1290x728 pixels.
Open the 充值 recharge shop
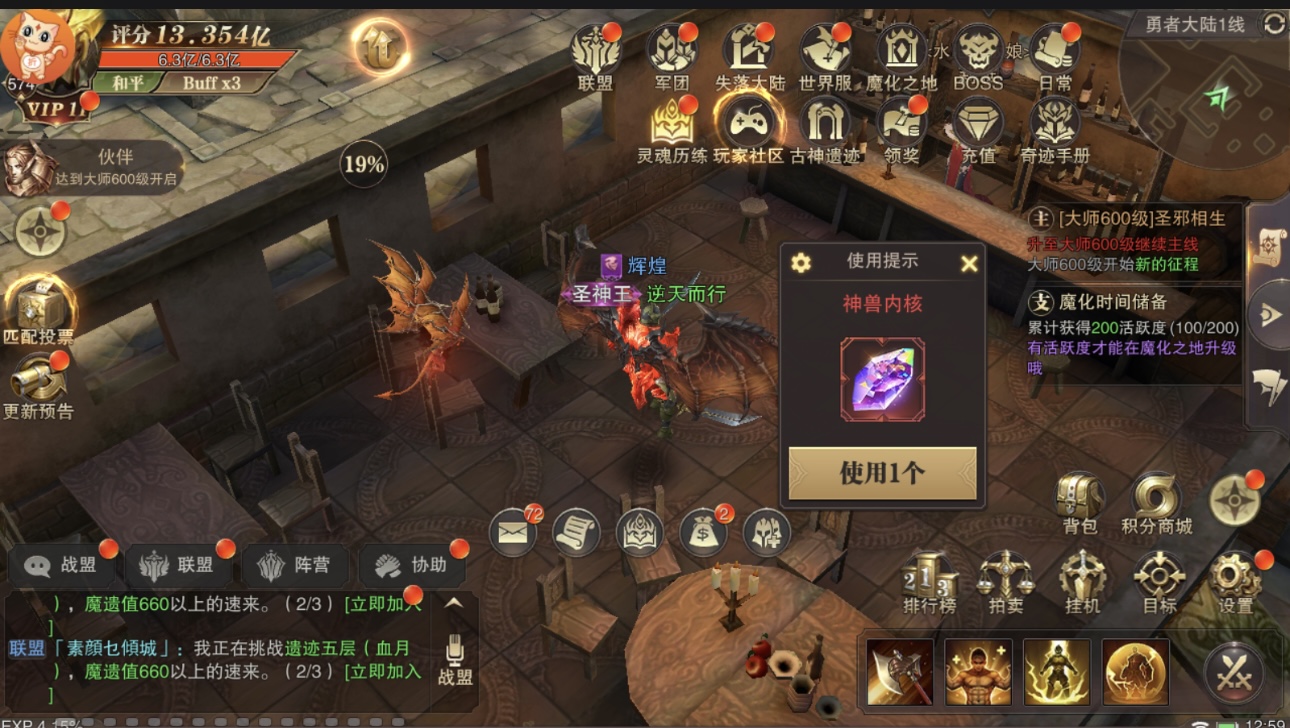click(x=978, y=128)
